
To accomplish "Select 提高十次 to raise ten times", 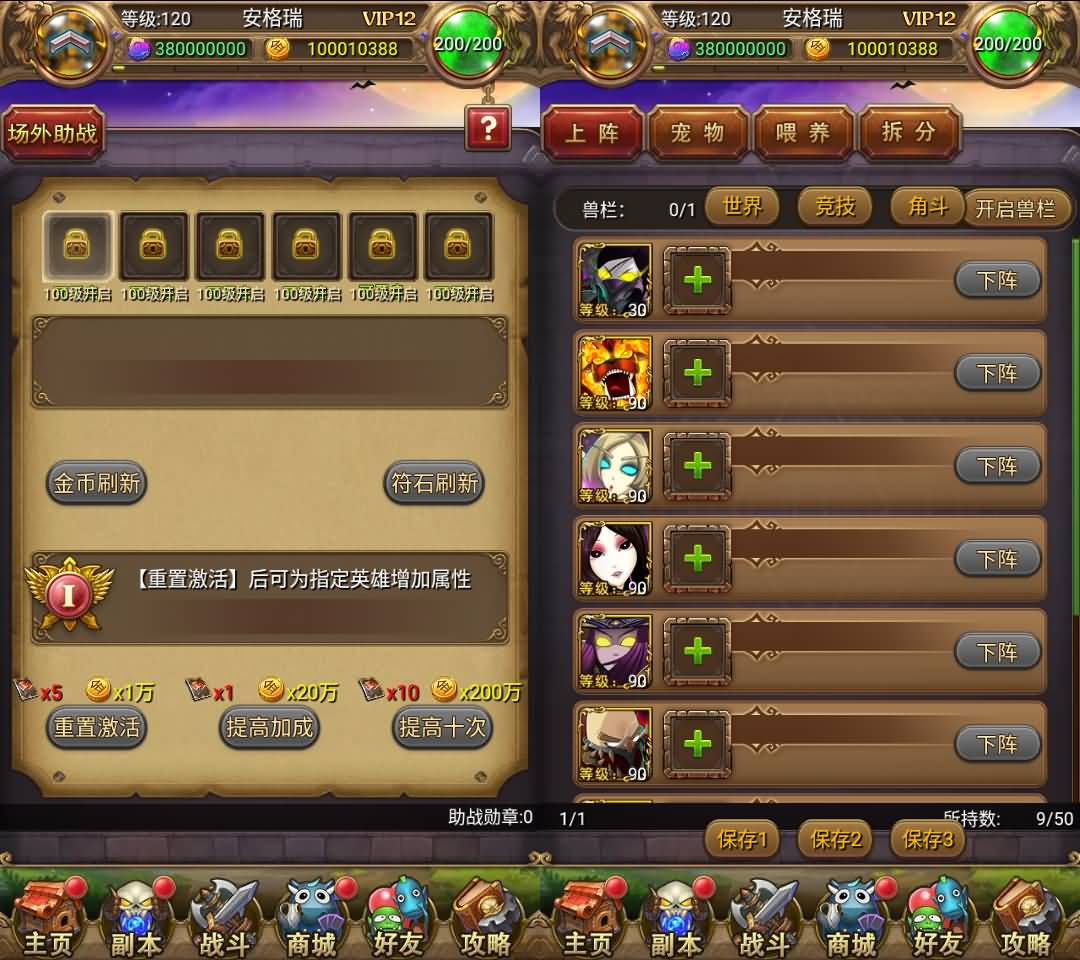I will (442, 727).
